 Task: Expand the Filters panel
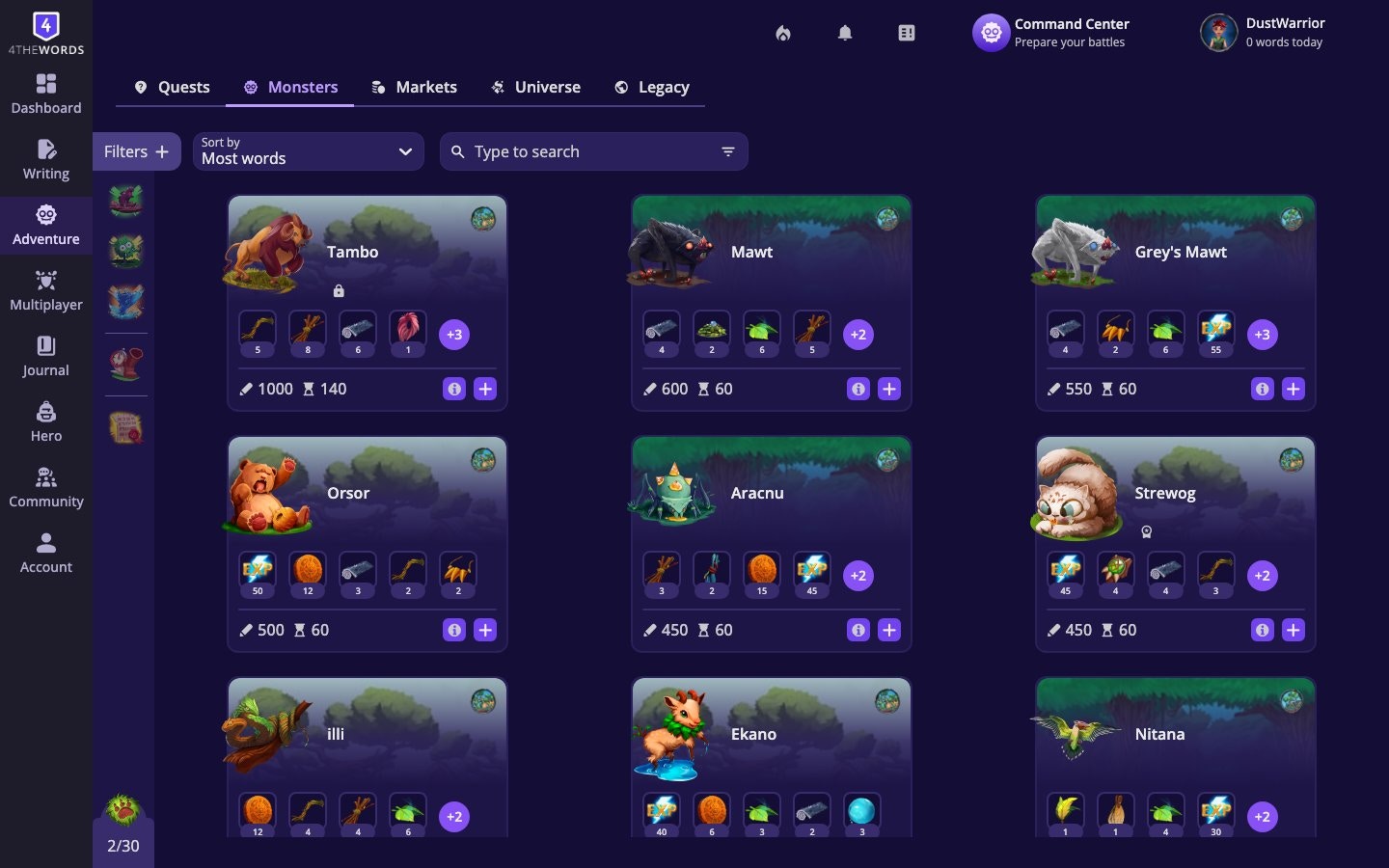[136, 151]
